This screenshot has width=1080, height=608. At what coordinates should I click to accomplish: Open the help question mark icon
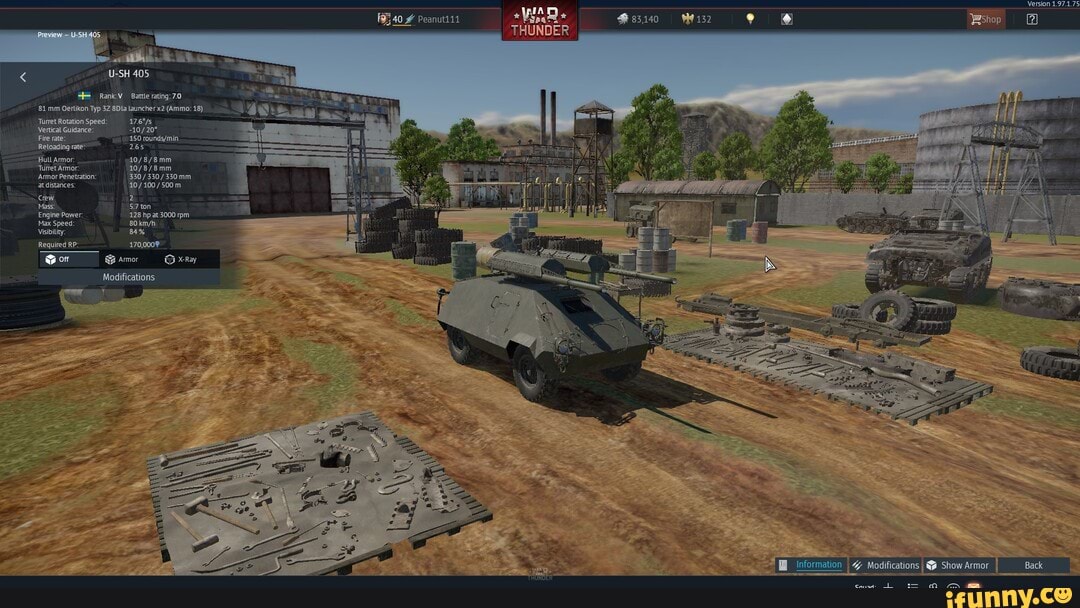click(x=1032, y=19)
